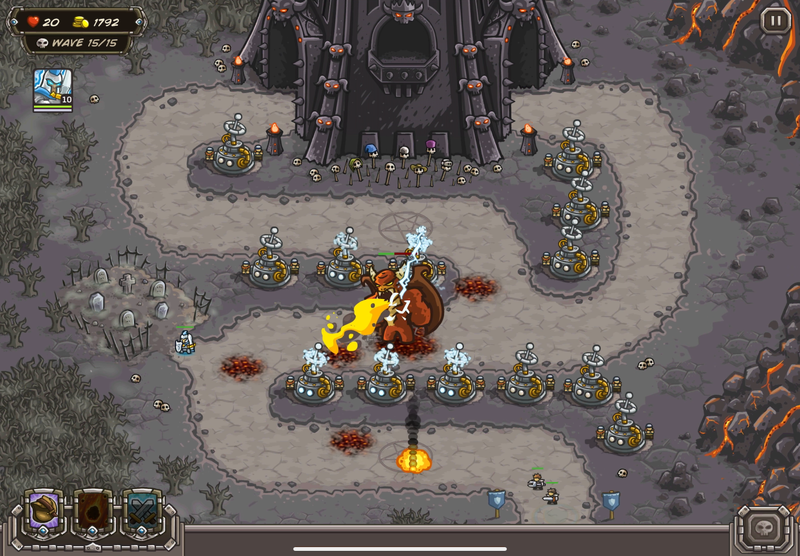This screenshot has width=800, height=556.
Task: Click the skull button in the corner
Action: (763, 527)
